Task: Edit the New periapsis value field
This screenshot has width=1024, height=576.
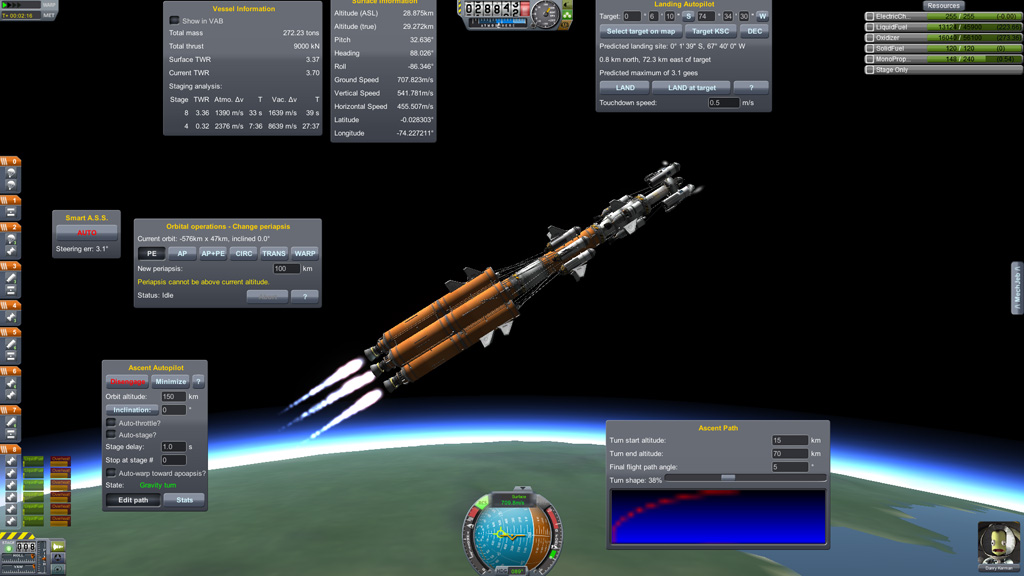Action: 286,269
